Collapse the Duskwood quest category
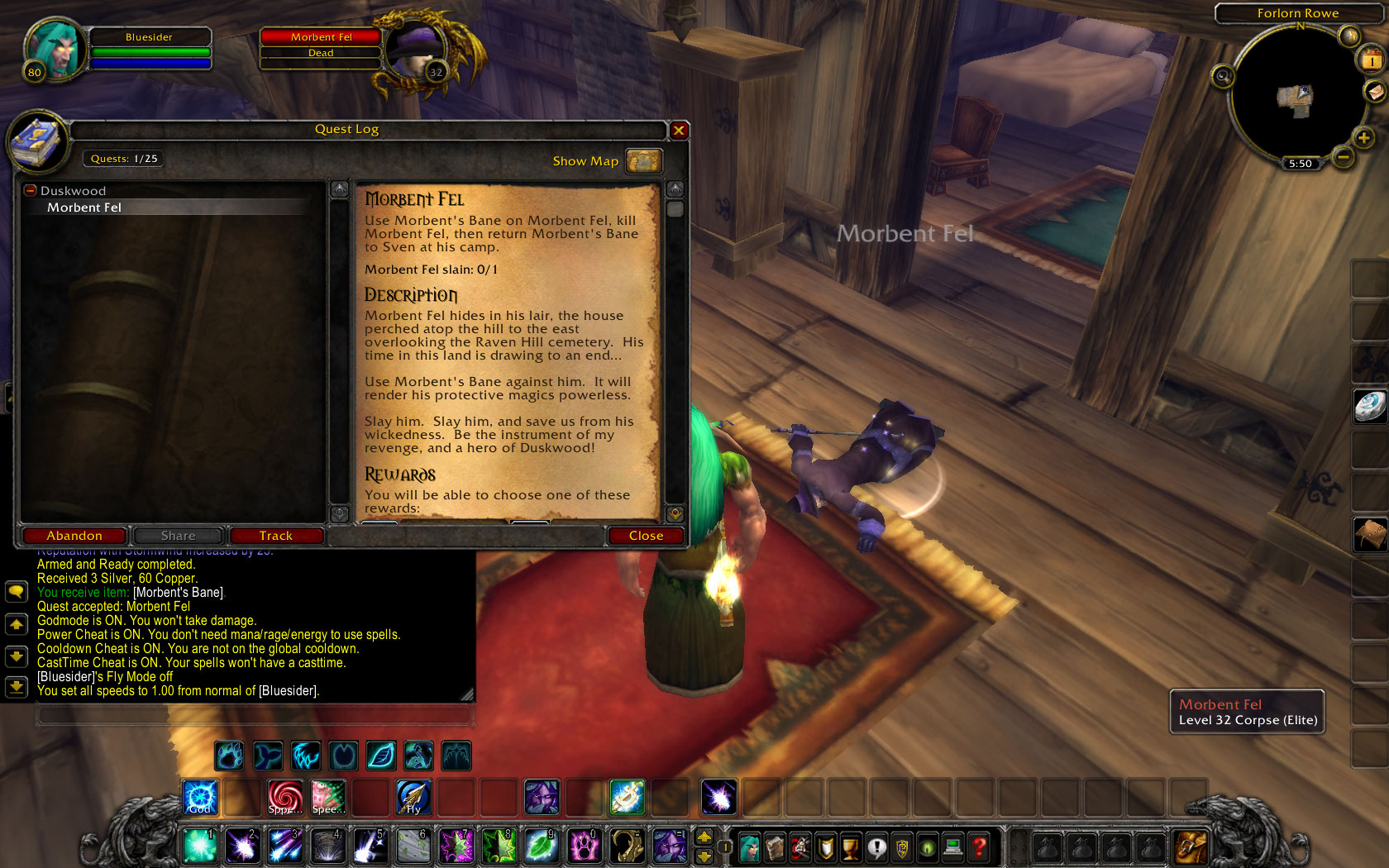1389x868 pixels. tap(31, 190)
